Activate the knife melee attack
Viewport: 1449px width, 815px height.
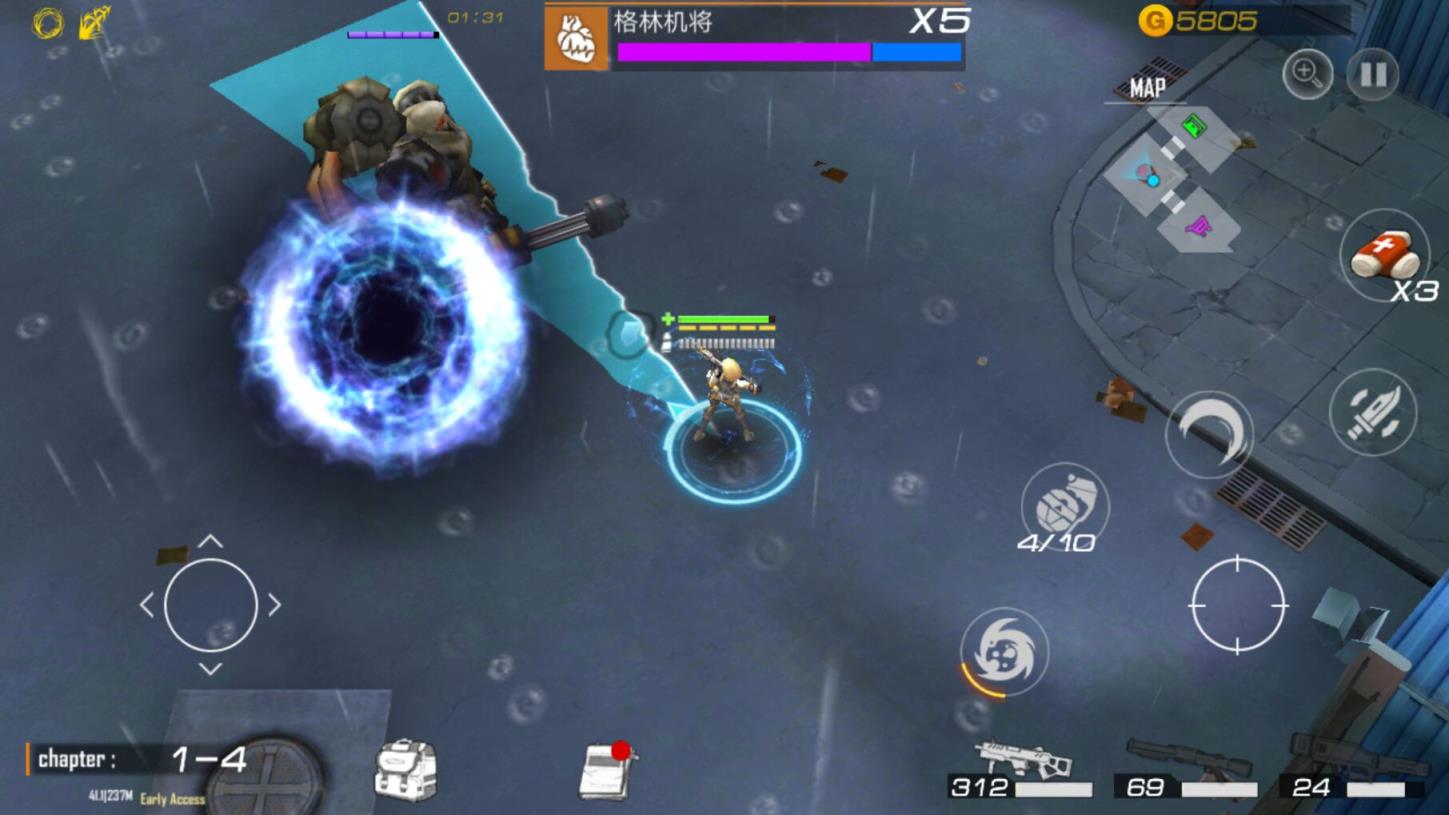point(1373,412)
